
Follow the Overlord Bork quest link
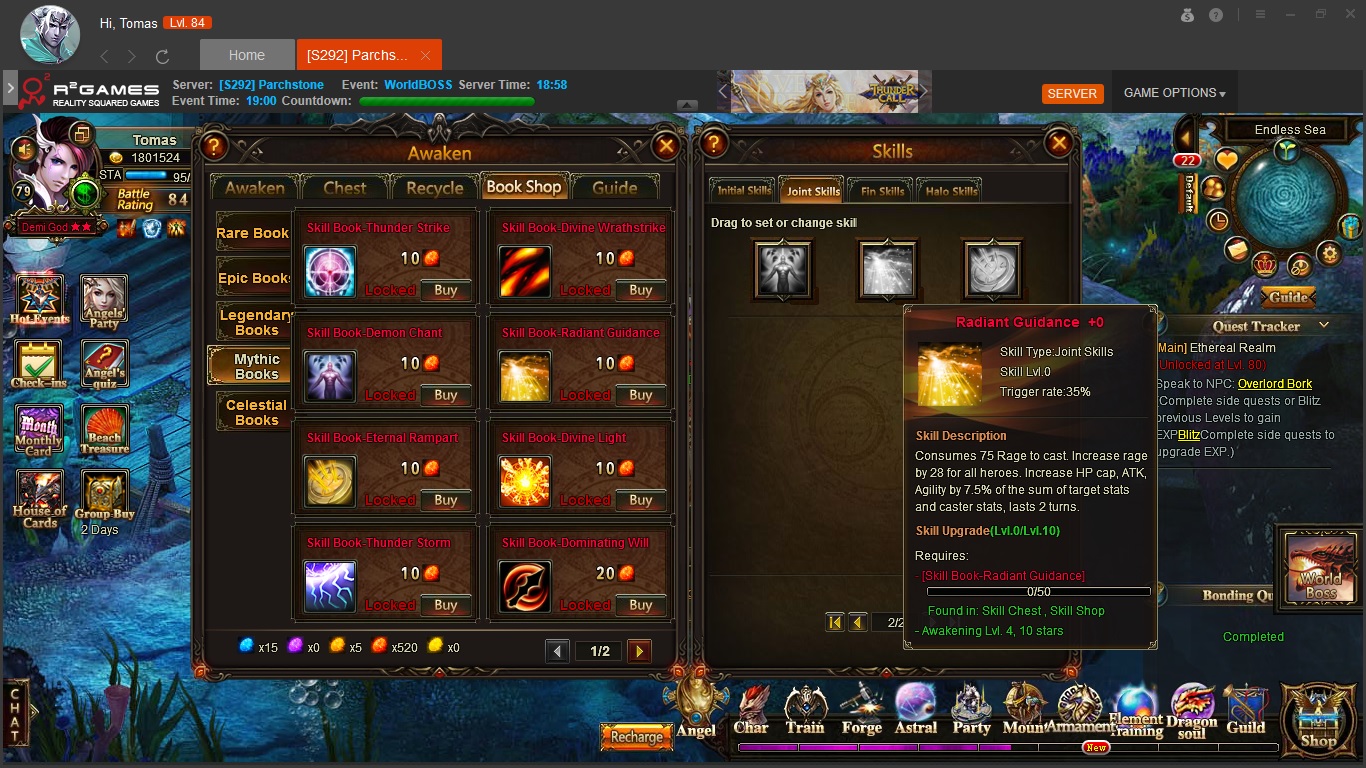tap(1274, 384)
